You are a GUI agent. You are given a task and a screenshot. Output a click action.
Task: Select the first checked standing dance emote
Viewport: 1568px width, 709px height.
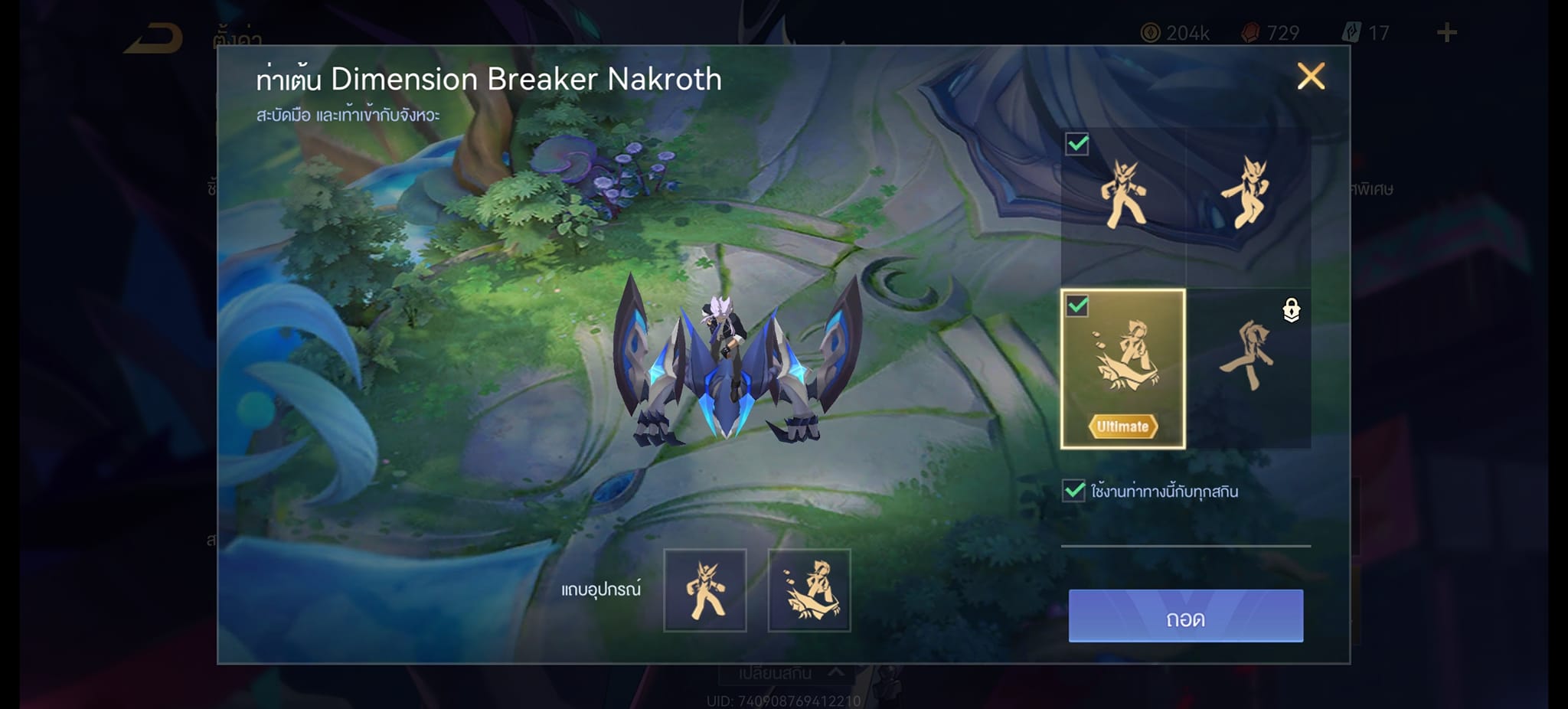coord(1122,195)
